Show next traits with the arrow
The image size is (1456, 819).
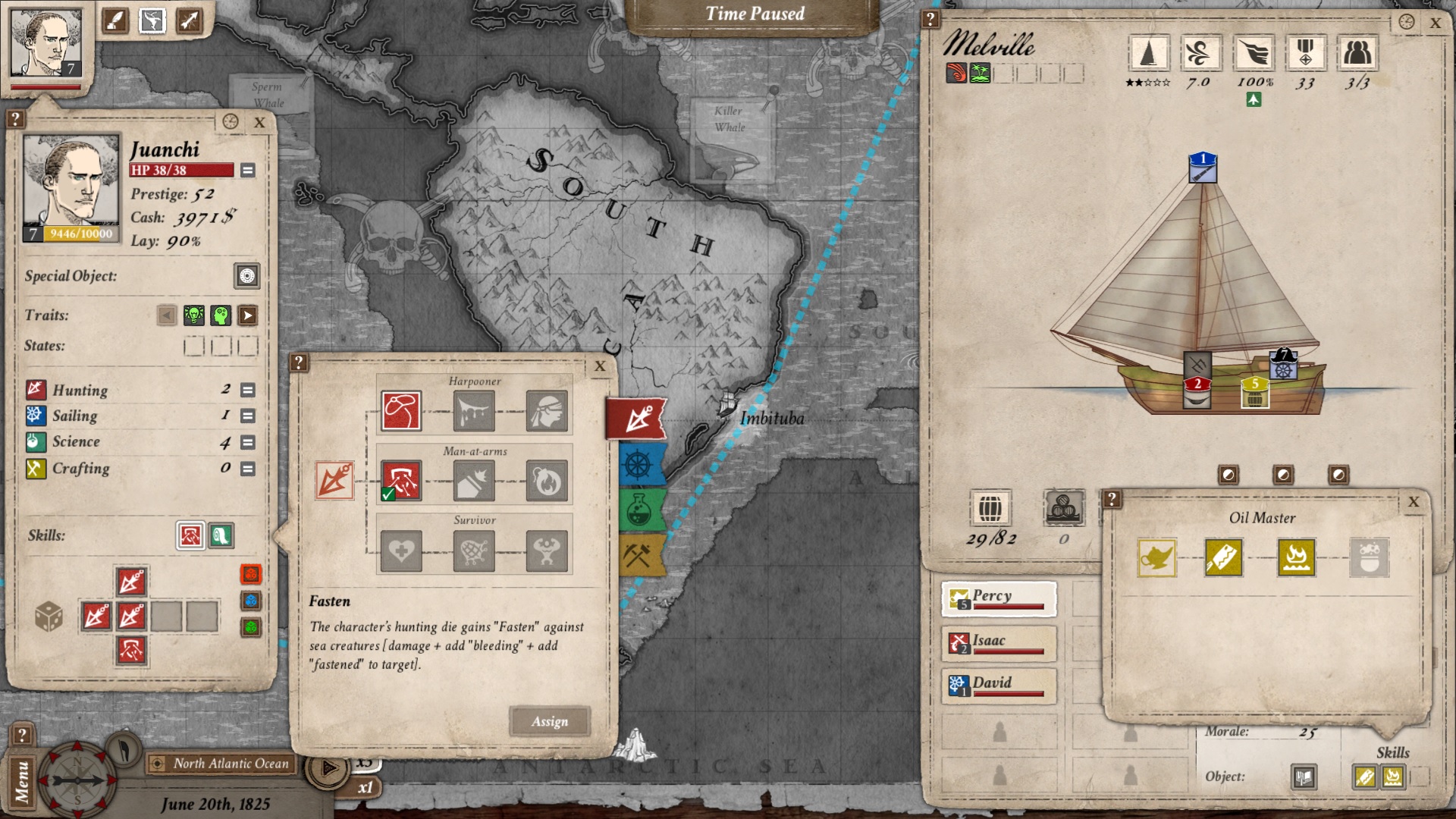coord(247,315)
